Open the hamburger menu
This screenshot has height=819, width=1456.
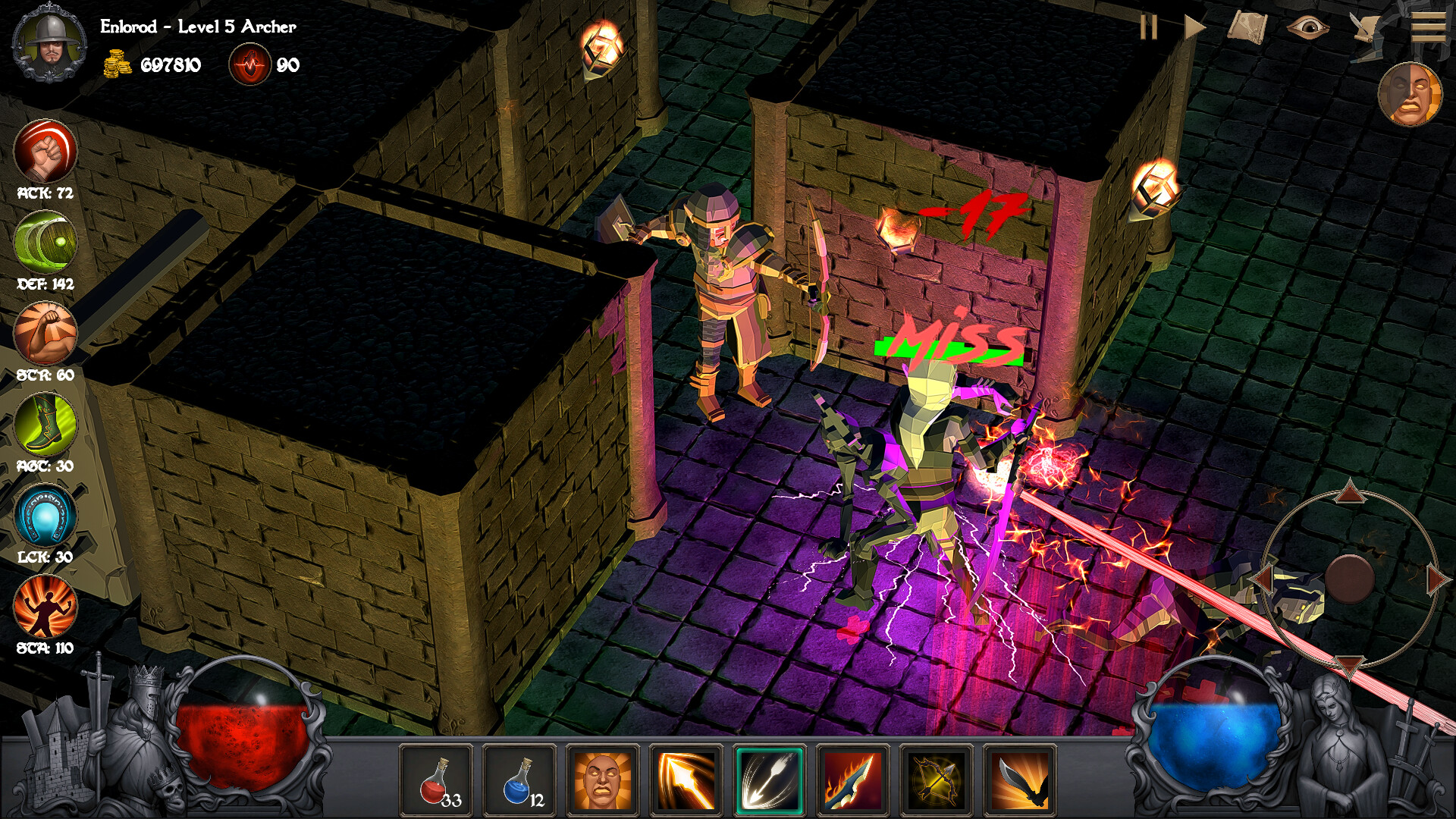1429,27
